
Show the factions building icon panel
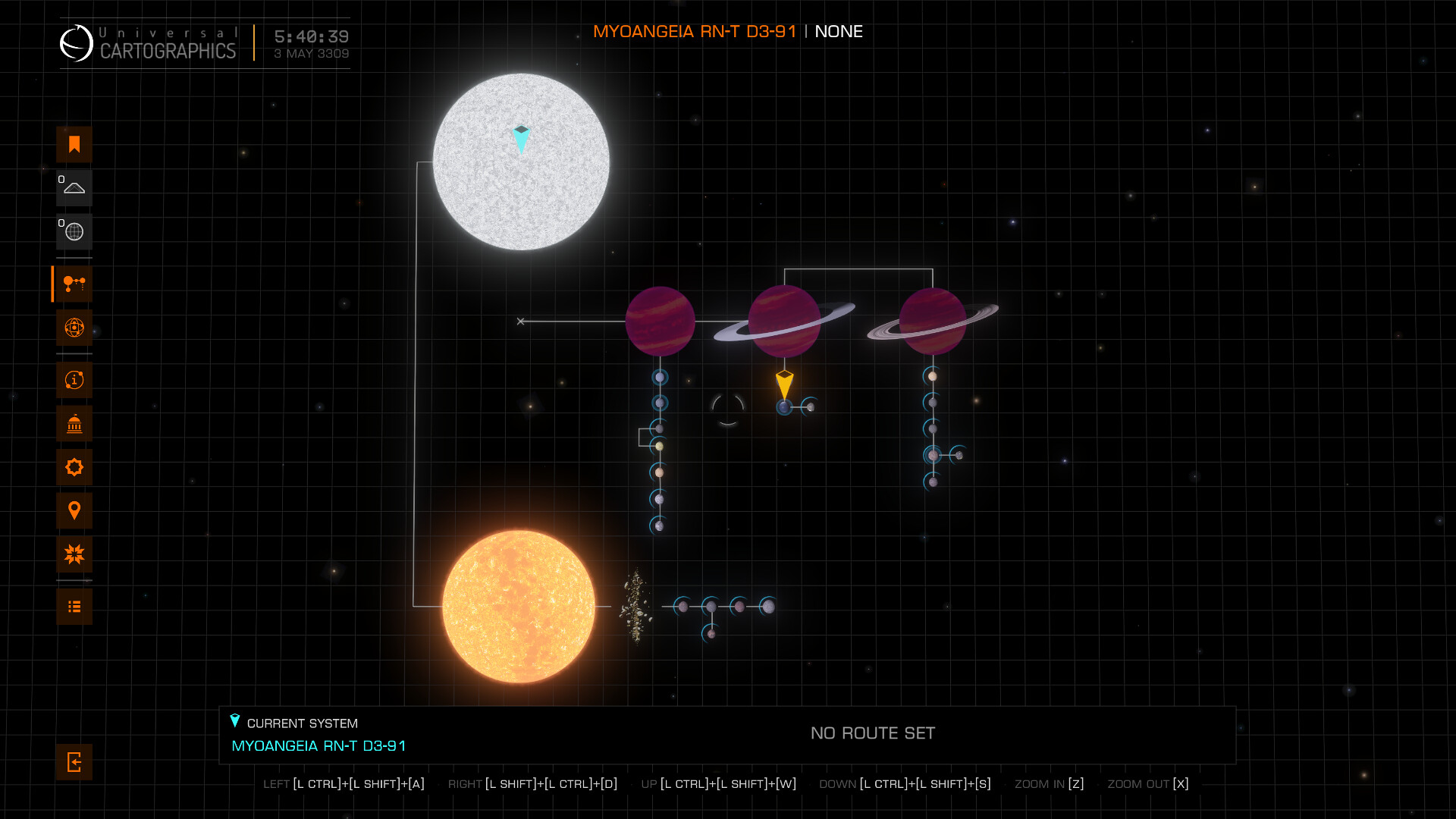74,424
